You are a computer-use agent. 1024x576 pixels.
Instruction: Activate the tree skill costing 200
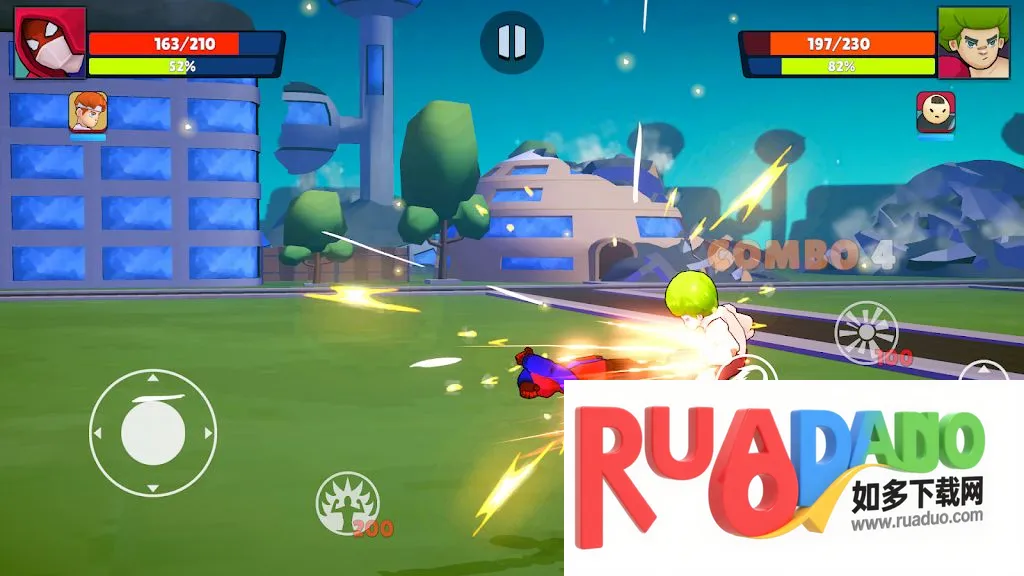(347, 502)
